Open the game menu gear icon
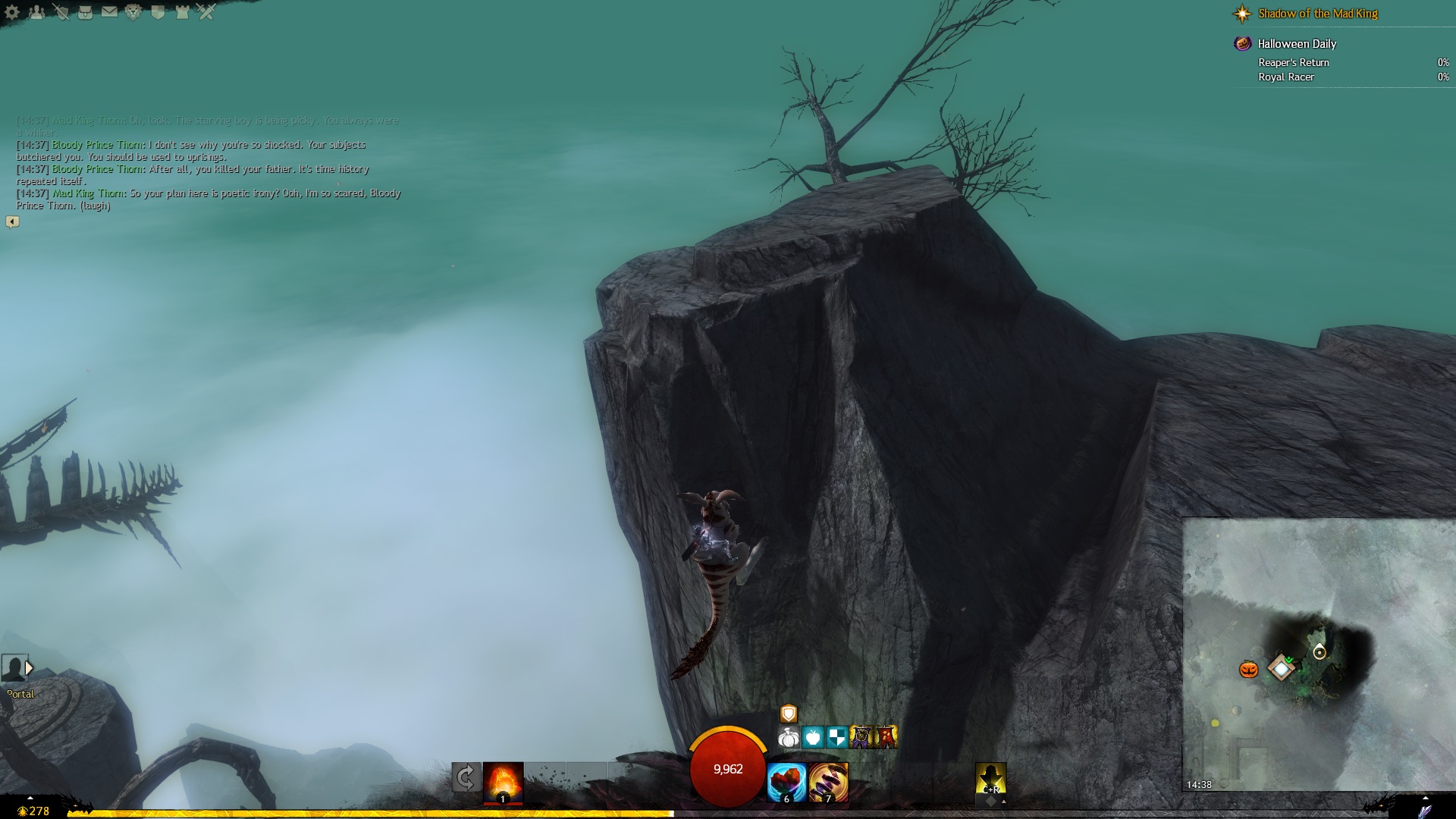 click(12, 12)
